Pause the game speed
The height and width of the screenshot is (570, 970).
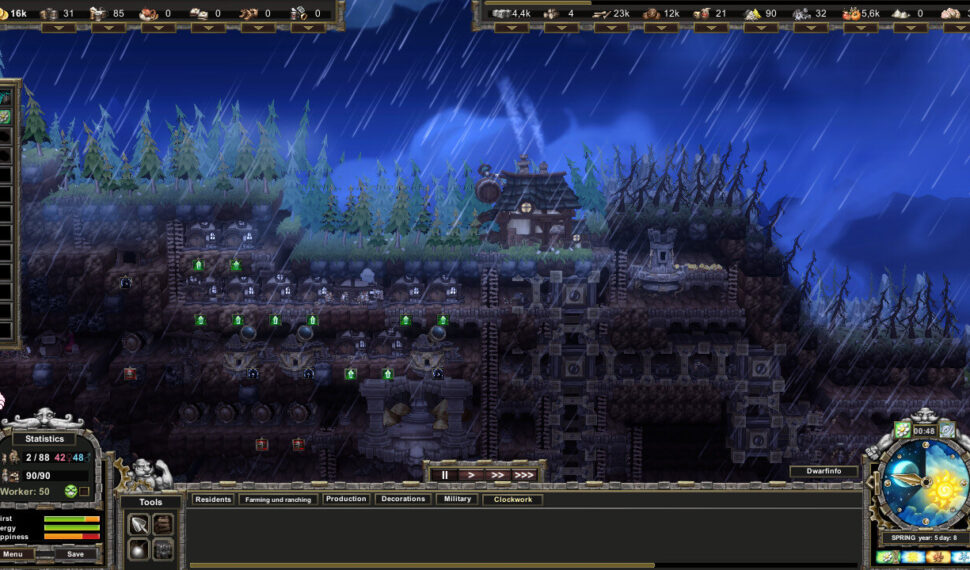(x=445, y=475)
